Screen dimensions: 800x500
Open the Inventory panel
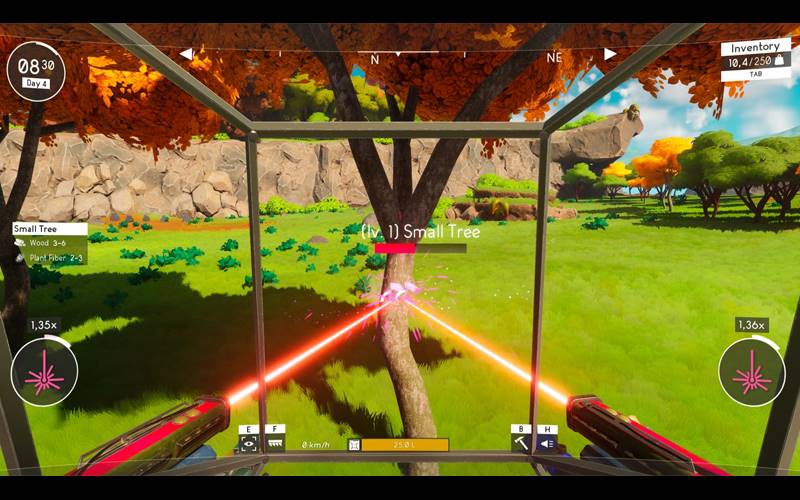coord(754,56)
